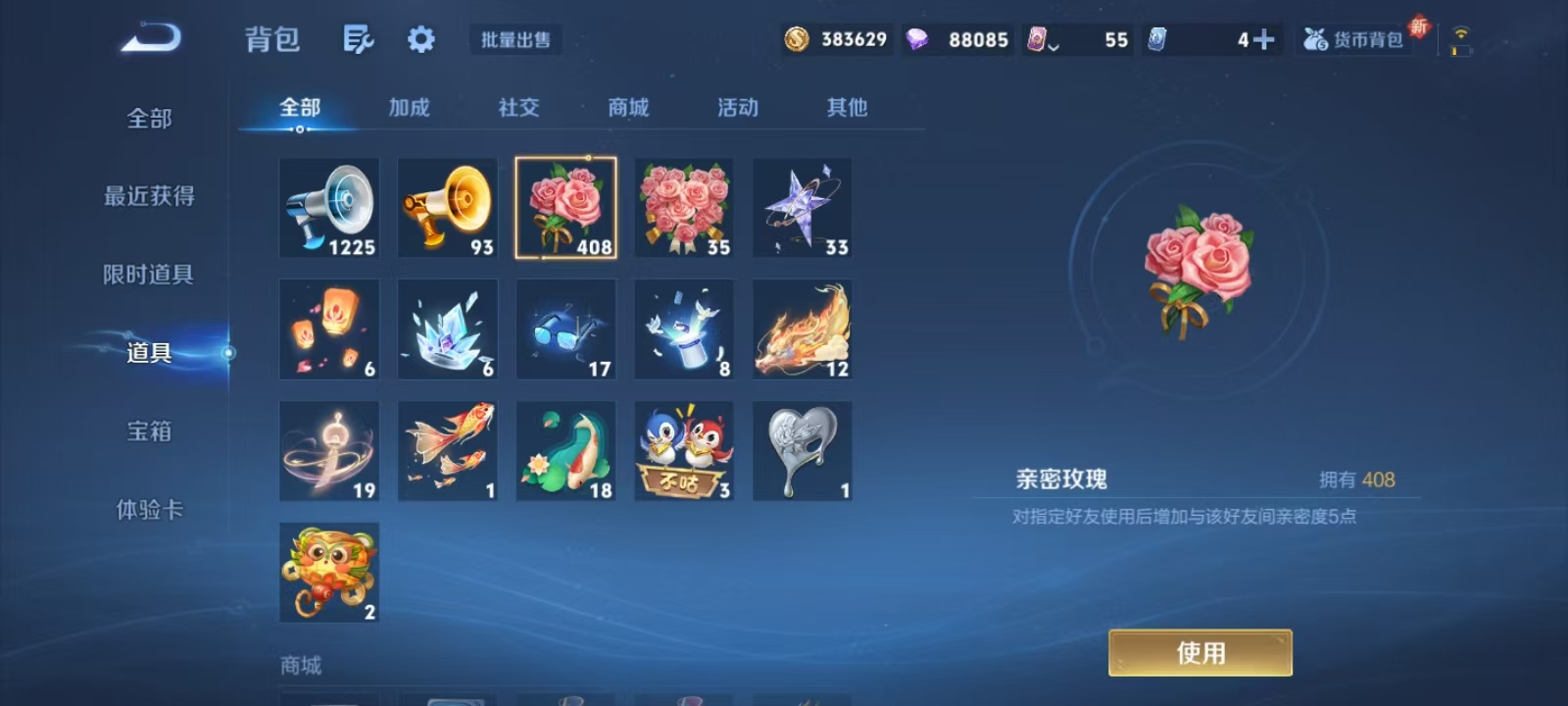Select the koi fish pond item

point(565,450)
